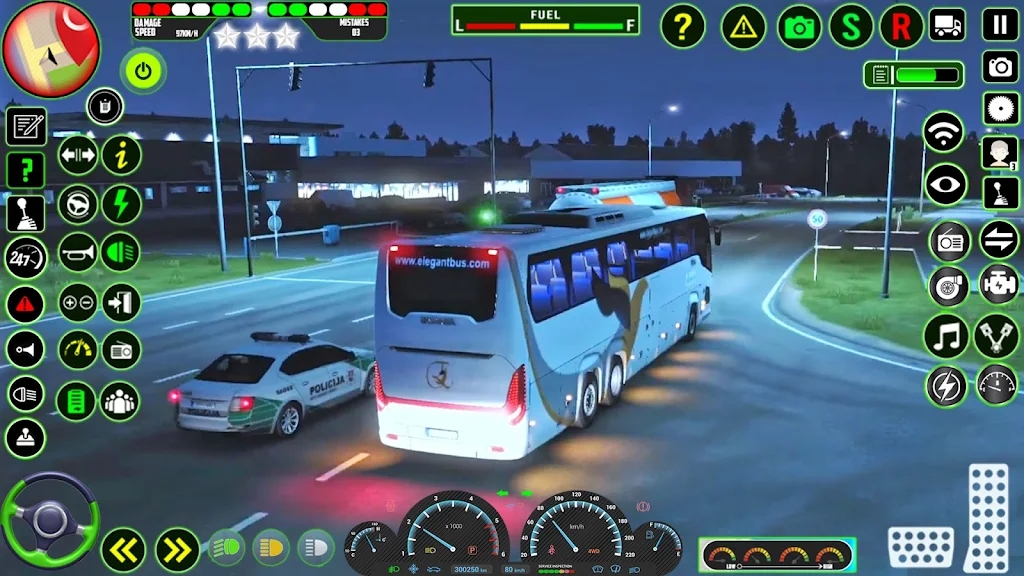
Task: Tap the passengers group icon
Action: click(x=121, y=401)
